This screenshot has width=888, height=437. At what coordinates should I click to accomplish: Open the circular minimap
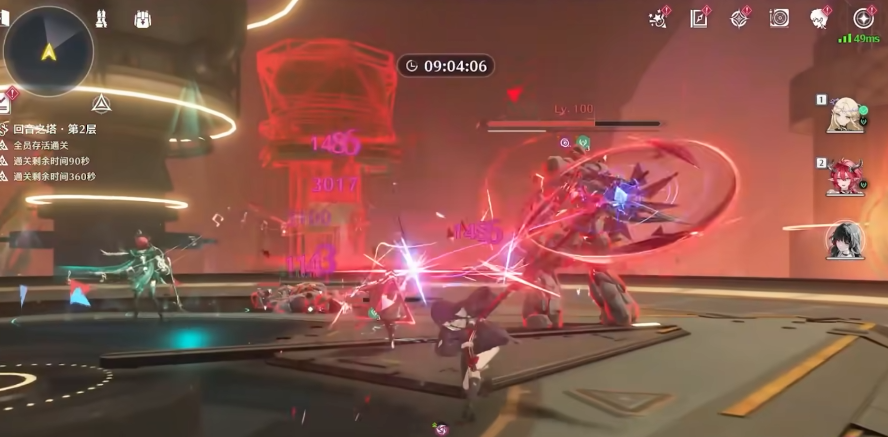(x=48, y=50)
